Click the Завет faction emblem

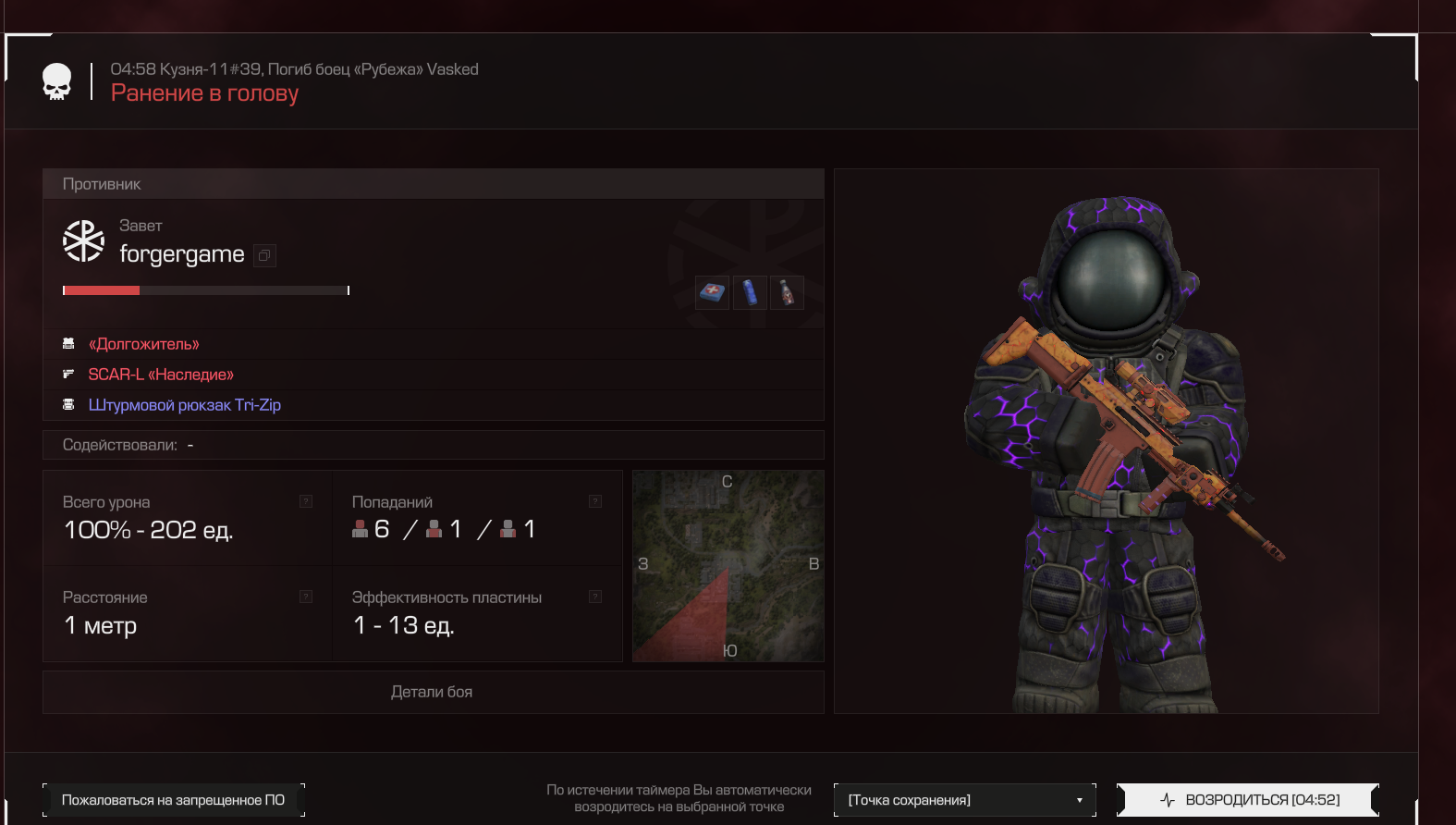point(83,240)
